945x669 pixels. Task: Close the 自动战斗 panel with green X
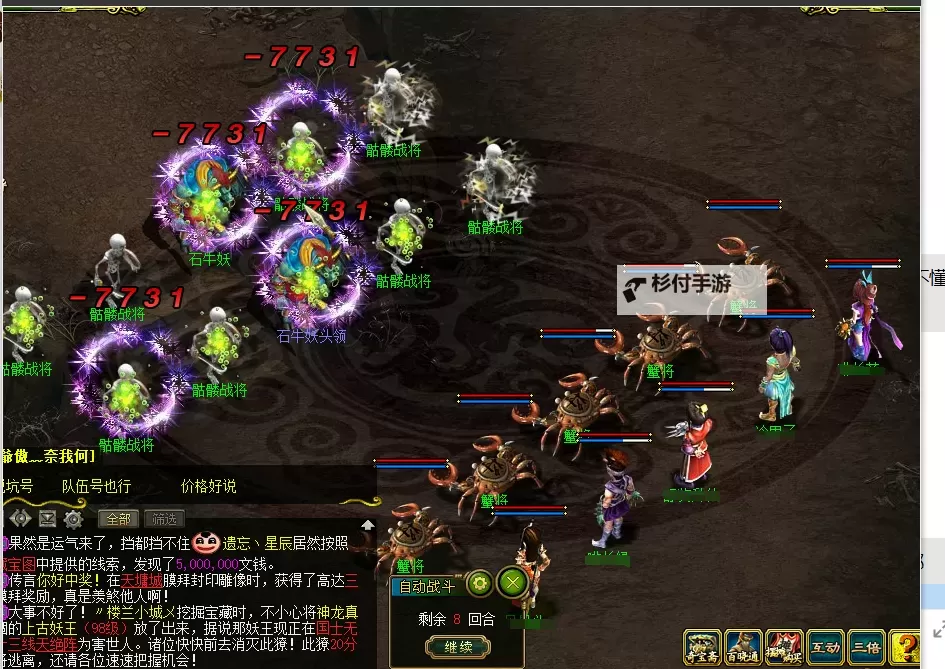point(513,582)
